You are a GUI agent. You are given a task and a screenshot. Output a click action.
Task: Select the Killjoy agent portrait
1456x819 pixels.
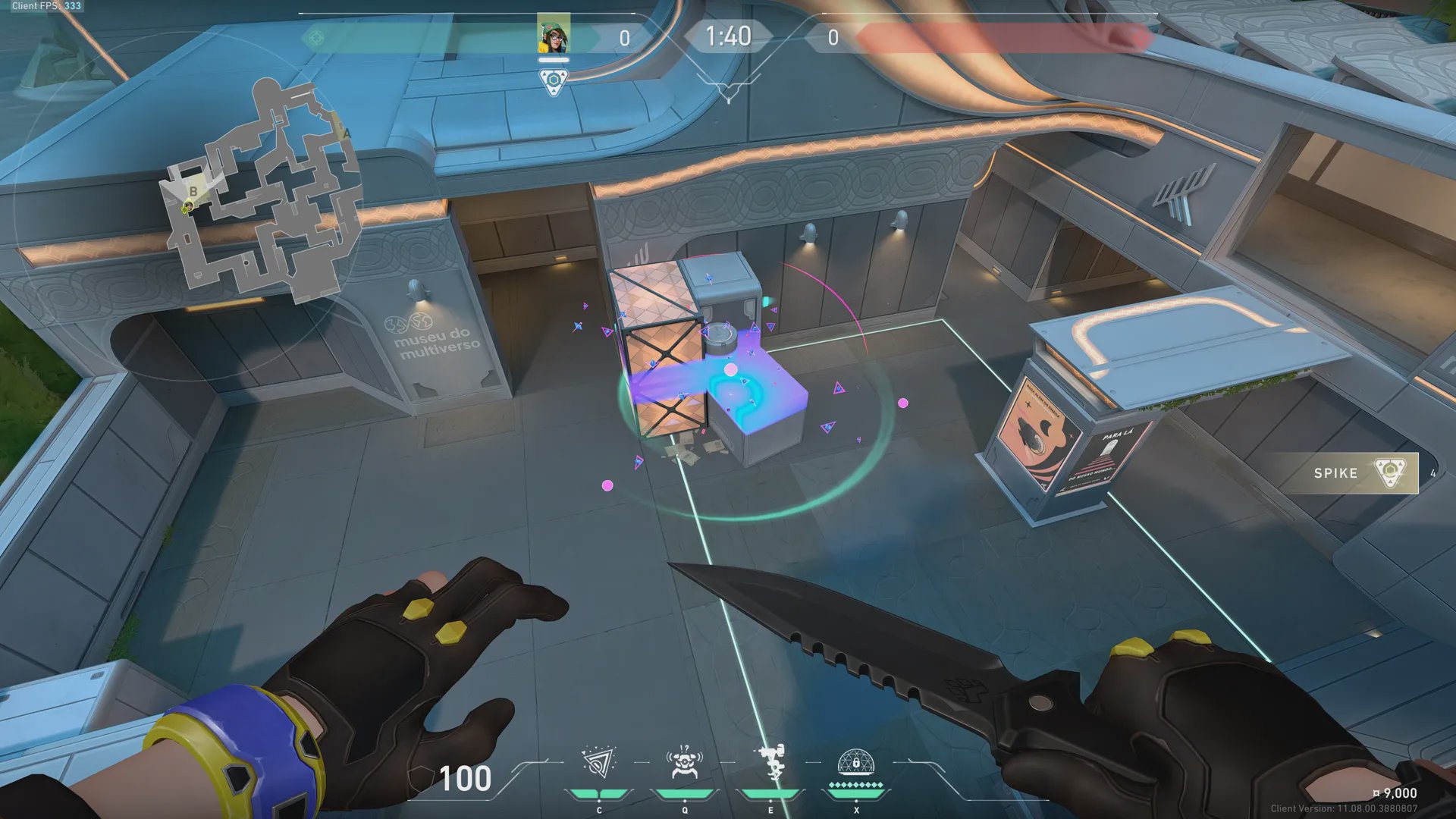554,35
